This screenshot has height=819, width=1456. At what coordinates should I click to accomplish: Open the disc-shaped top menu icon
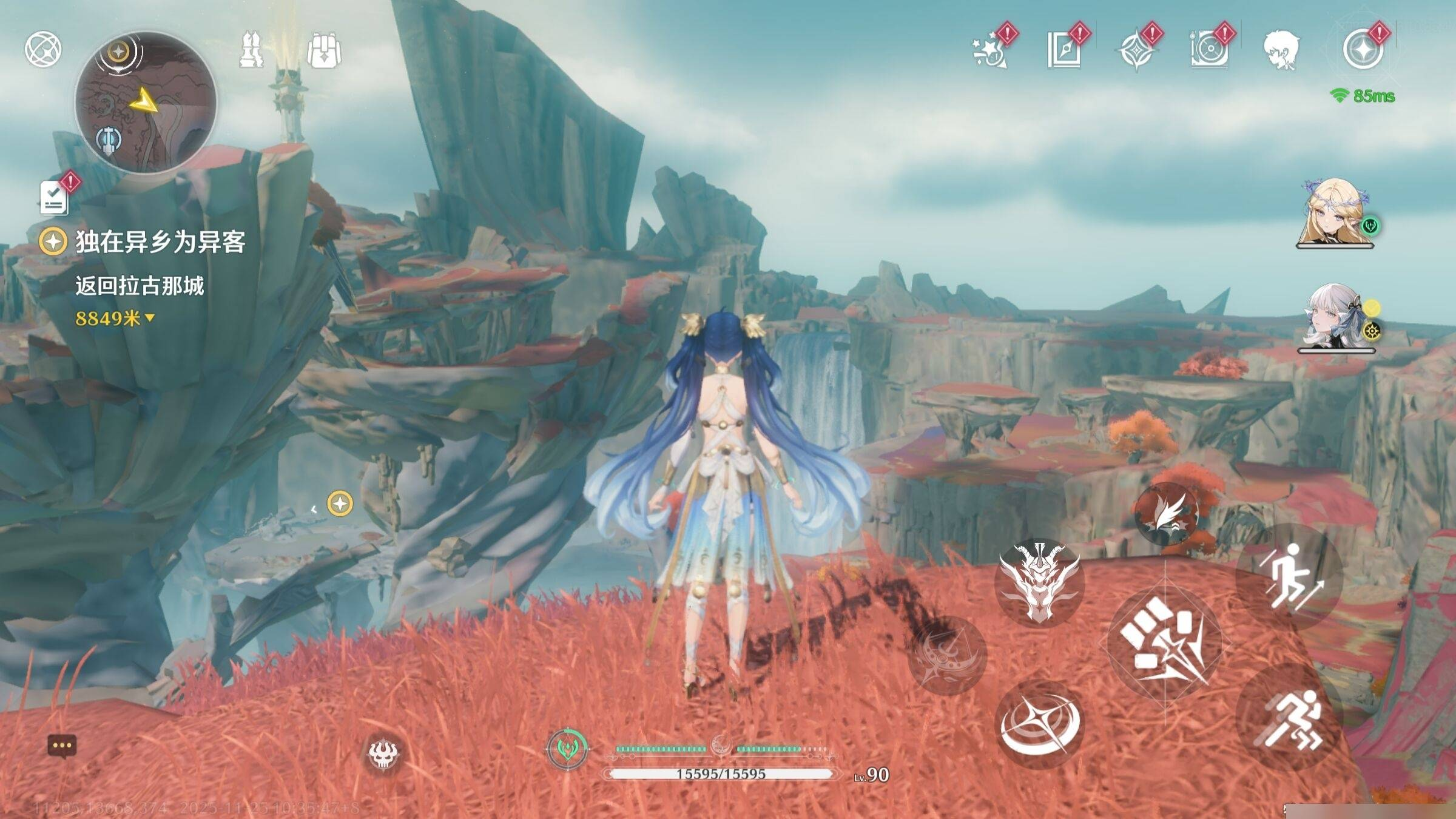click(x=1208, y=50)
